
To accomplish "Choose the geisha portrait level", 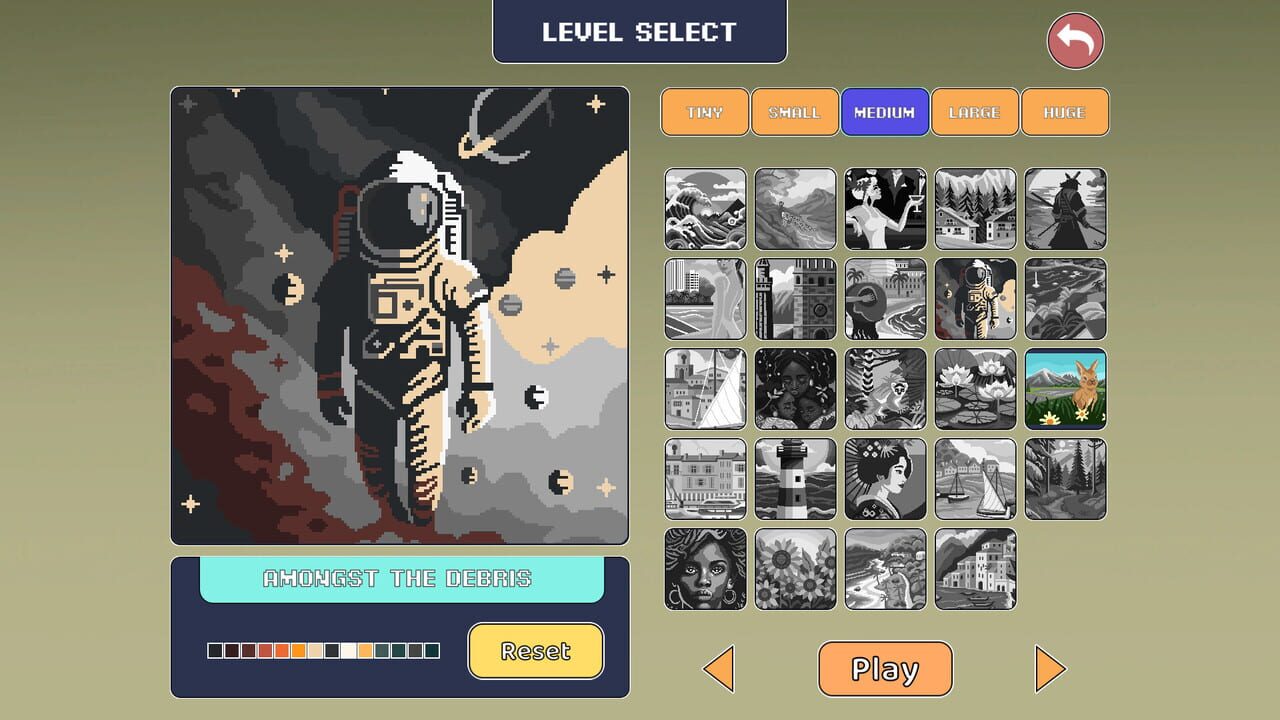I will [885, 479].
